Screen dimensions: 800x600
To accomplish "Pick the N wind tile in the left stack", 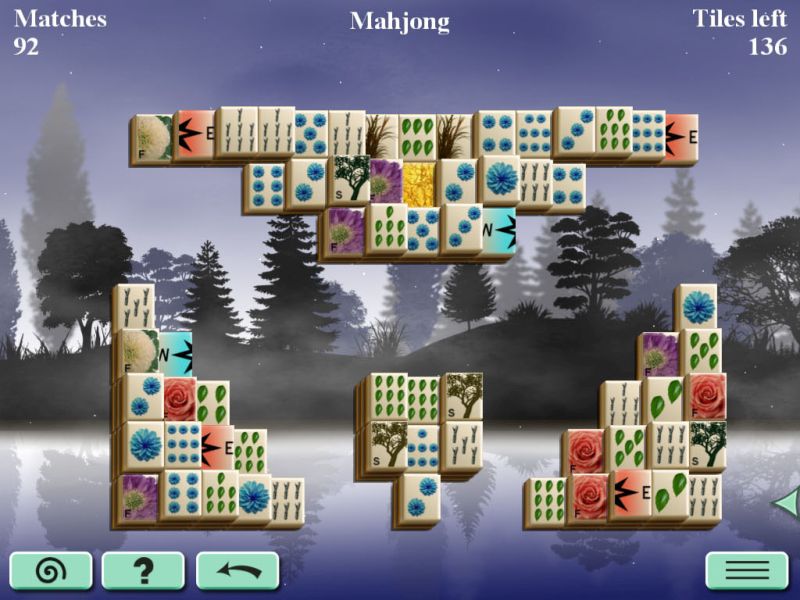I will point(177,354).
